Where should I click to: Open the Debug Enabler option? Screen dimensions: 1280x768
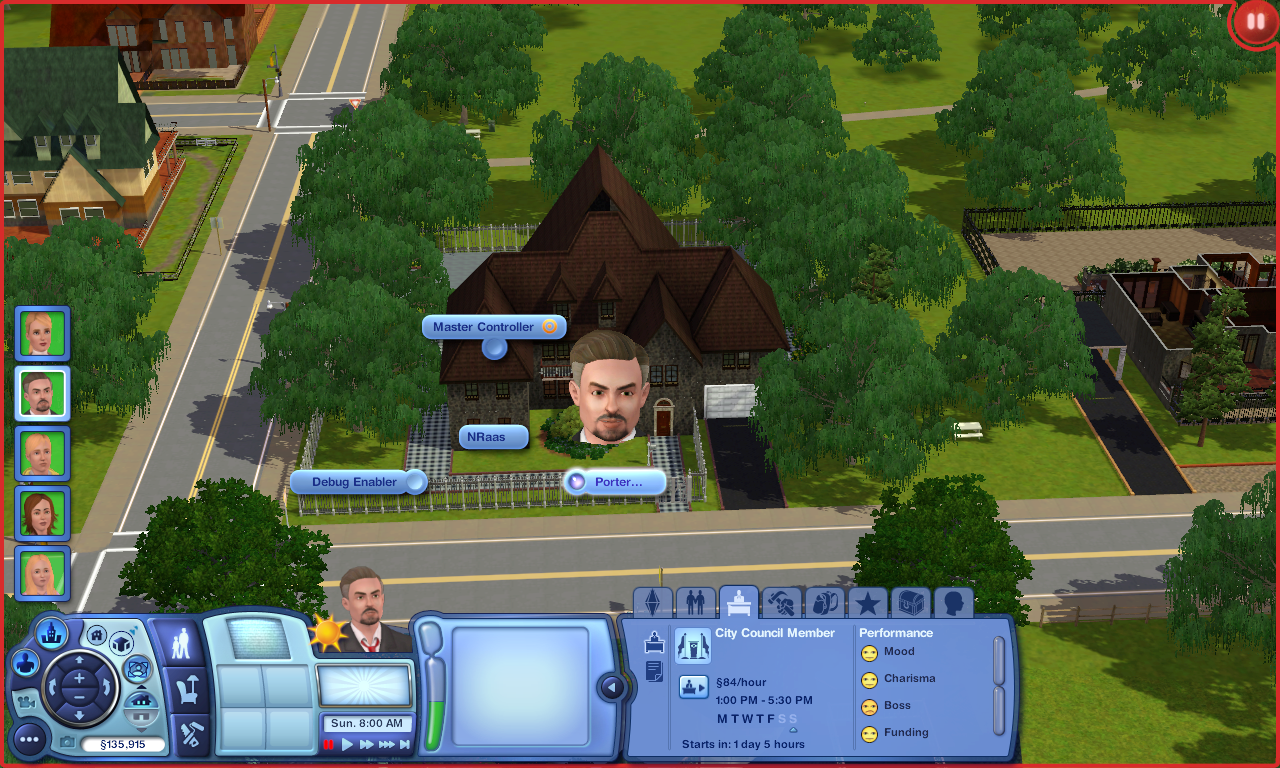[355, 482]
